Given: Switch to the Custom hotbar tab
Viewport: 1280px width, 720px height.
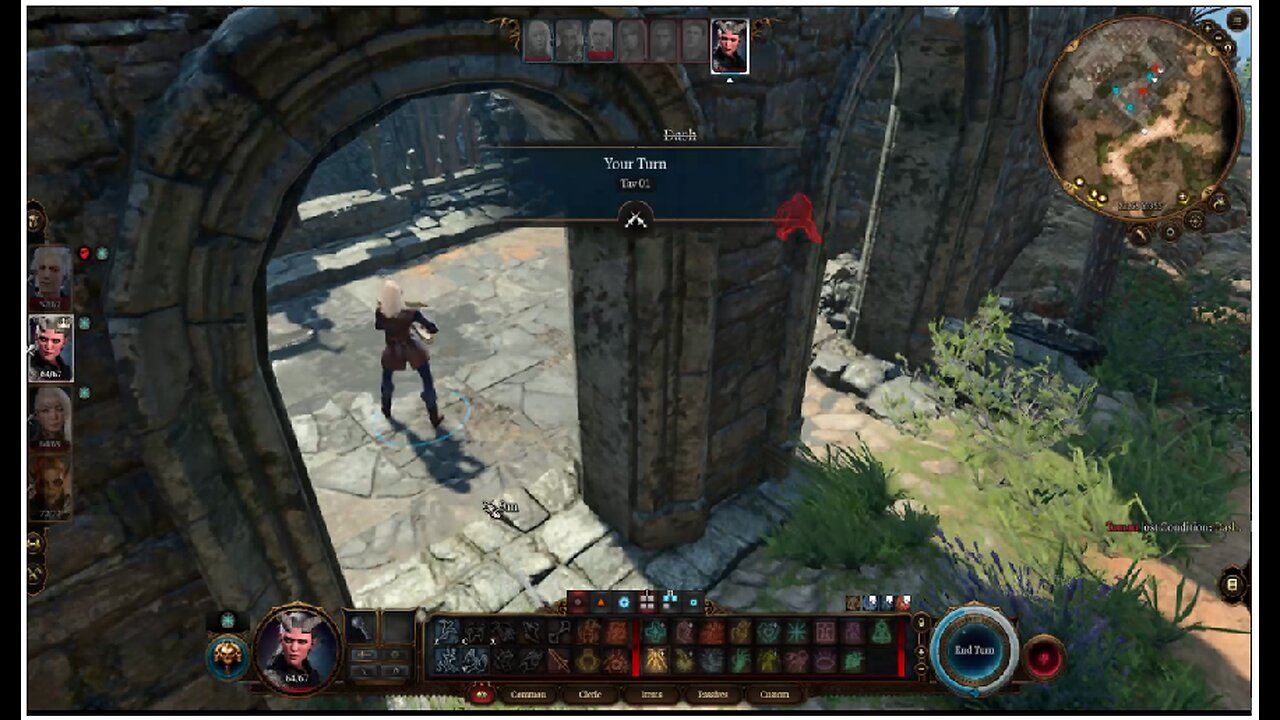Looking at the screenshot, I should [x=774, y=694].
